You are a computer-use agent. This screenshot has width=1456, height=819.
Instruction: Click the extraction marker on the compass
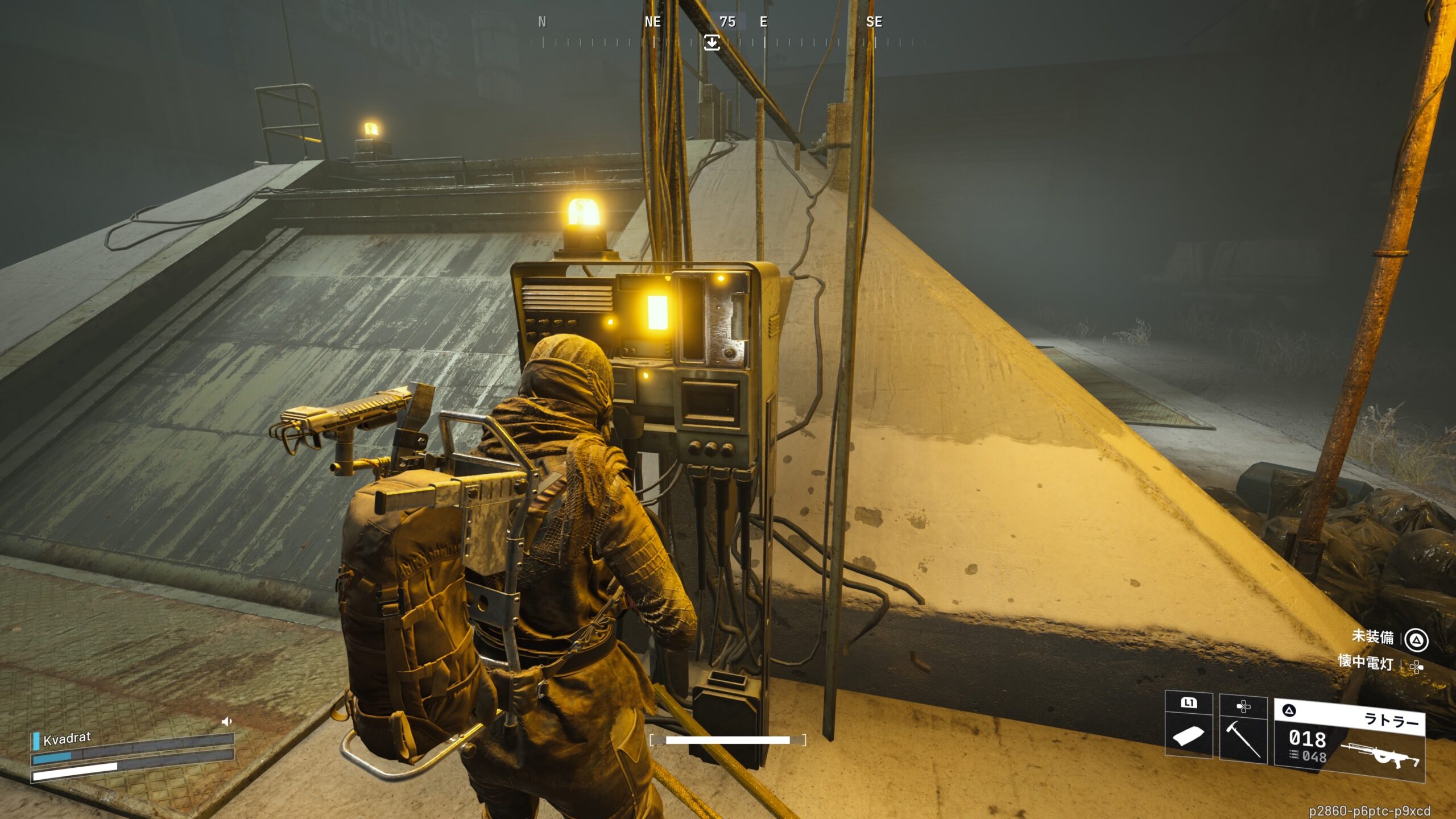pos(712,43)
